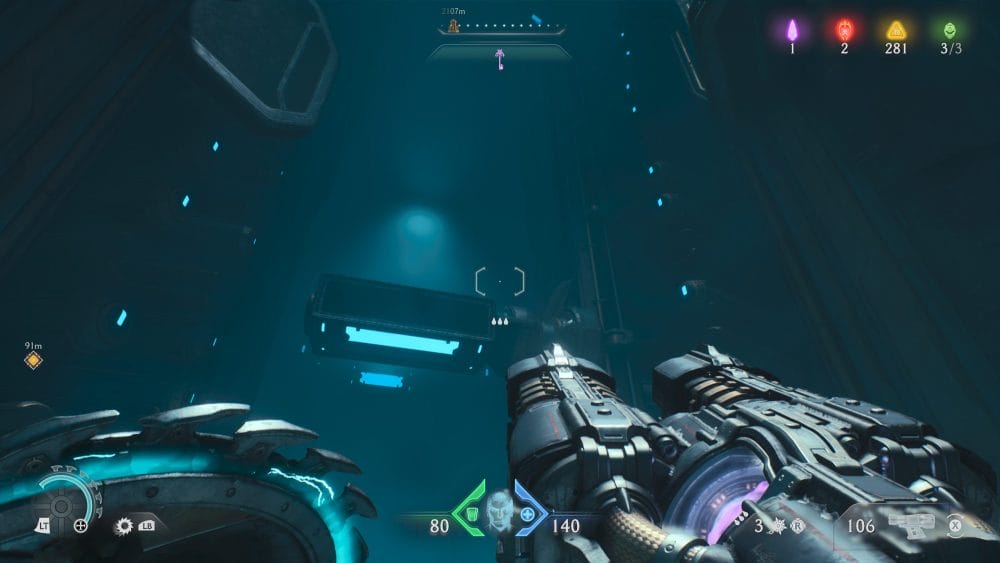The image size is (1000, 563).
Task: Select the melee flail charge icon
Action: click(774, 525)
